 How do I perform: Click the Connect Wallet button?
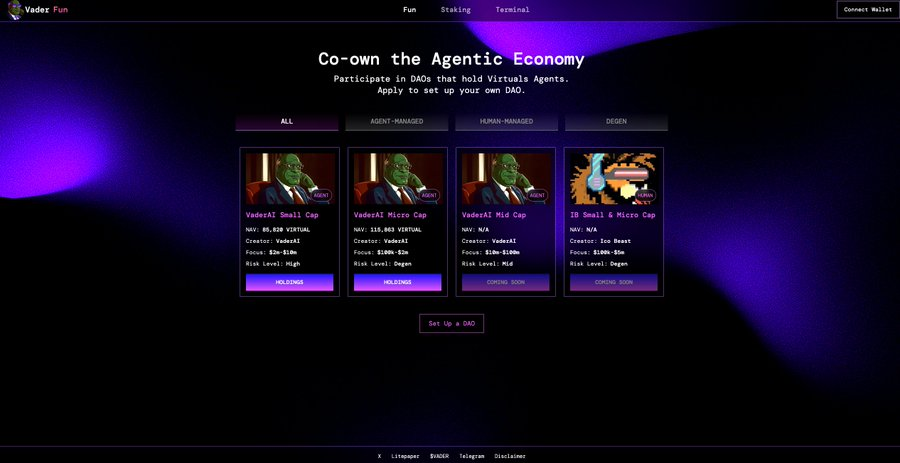point(867,9)
